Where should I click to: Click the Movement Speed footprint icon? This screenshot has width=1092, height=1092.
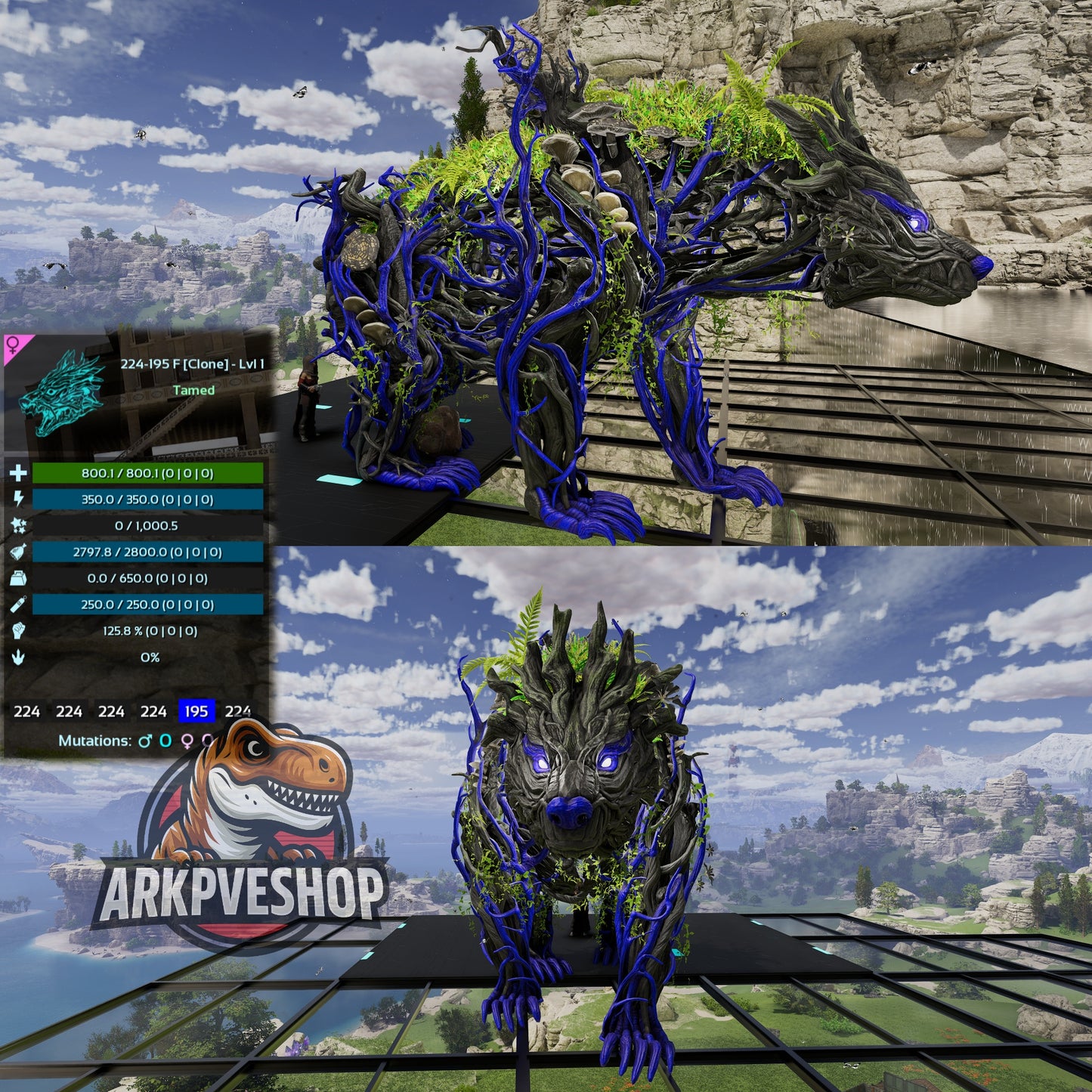[18, 657]
